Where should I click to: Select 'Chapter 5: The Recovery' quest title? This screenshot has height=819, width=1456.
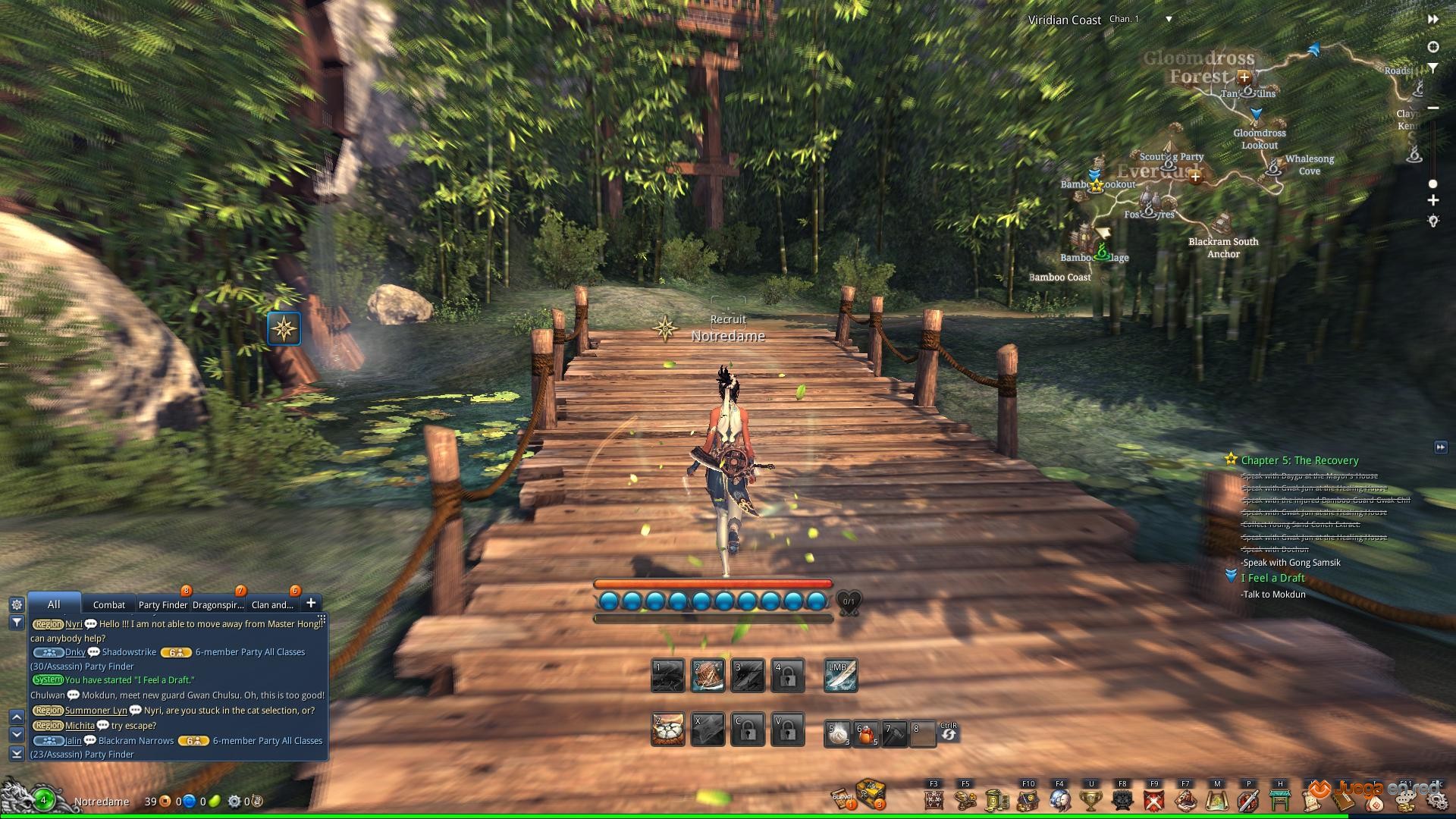[1299, 460]
